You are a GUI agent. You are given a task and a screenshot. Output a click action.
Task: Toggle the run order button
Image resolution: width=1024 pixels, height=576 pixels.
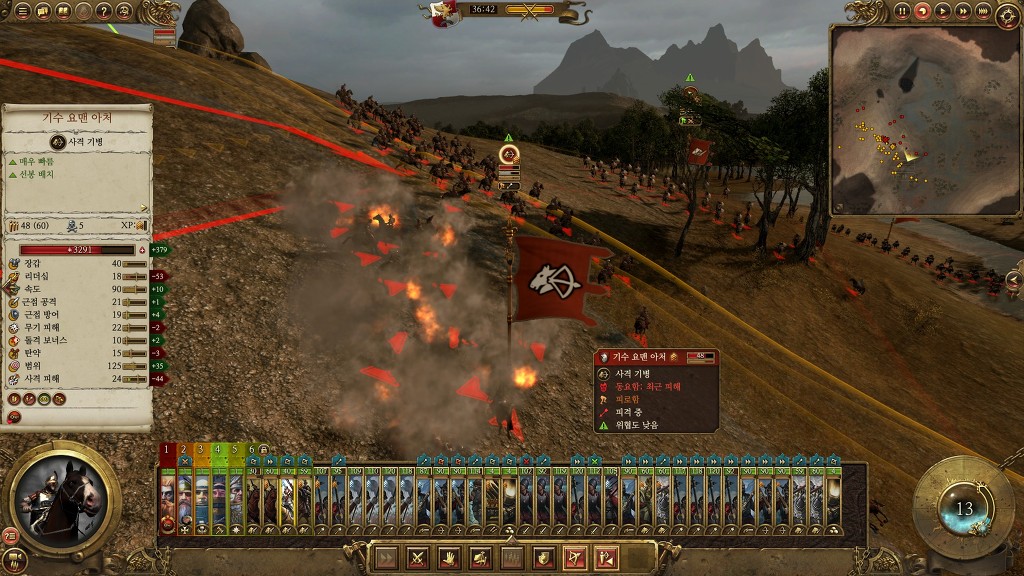pyautogui.click(x=386, y=558)
